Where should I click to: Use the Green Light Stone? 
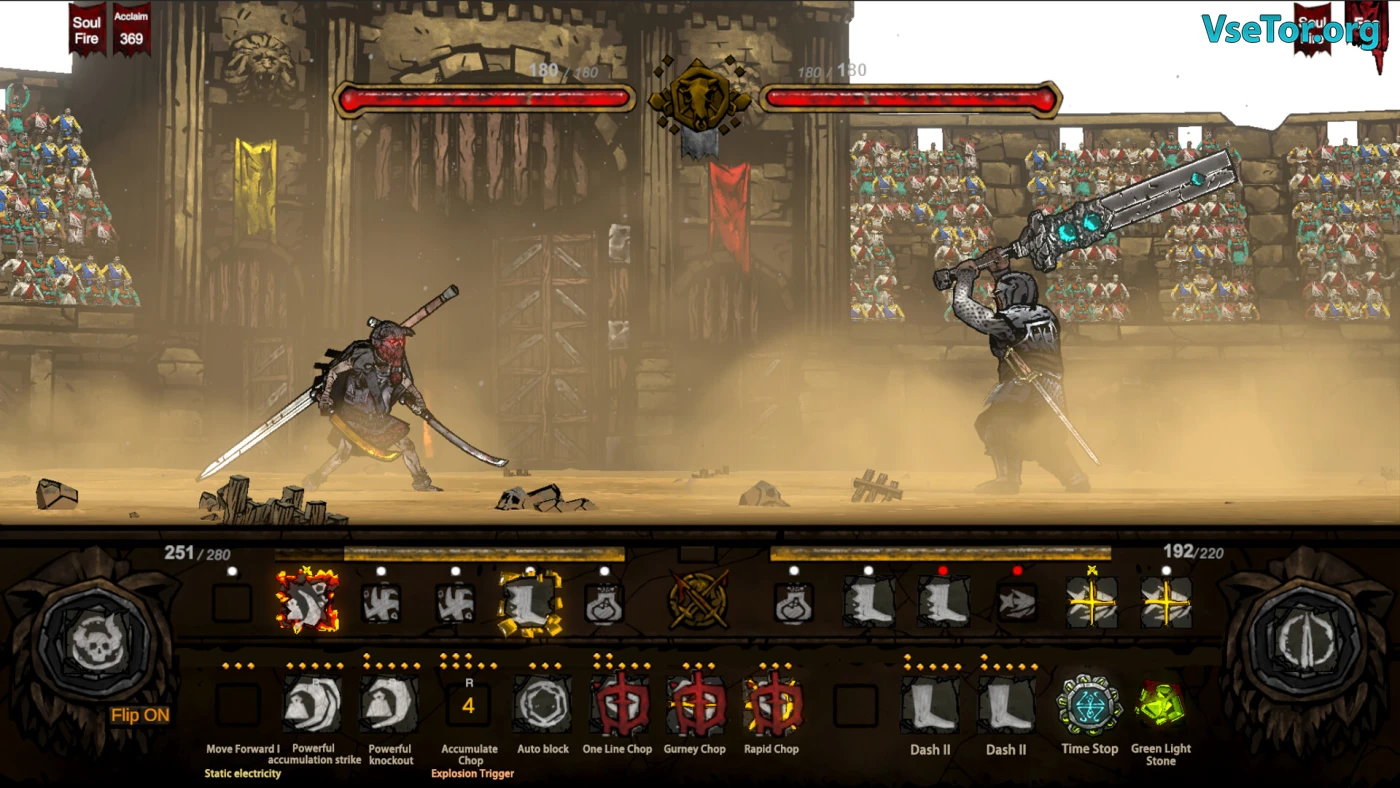(1160, 705)
